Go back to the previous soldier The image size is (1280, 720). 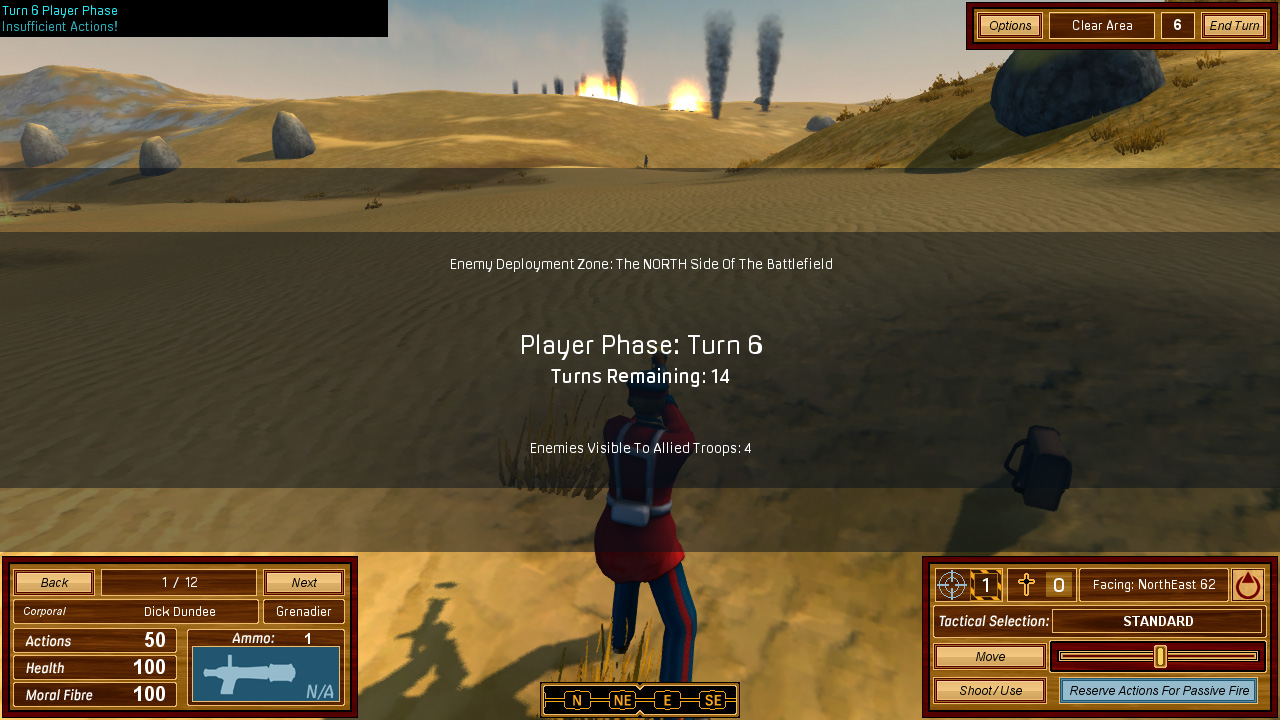pos(54,582)
